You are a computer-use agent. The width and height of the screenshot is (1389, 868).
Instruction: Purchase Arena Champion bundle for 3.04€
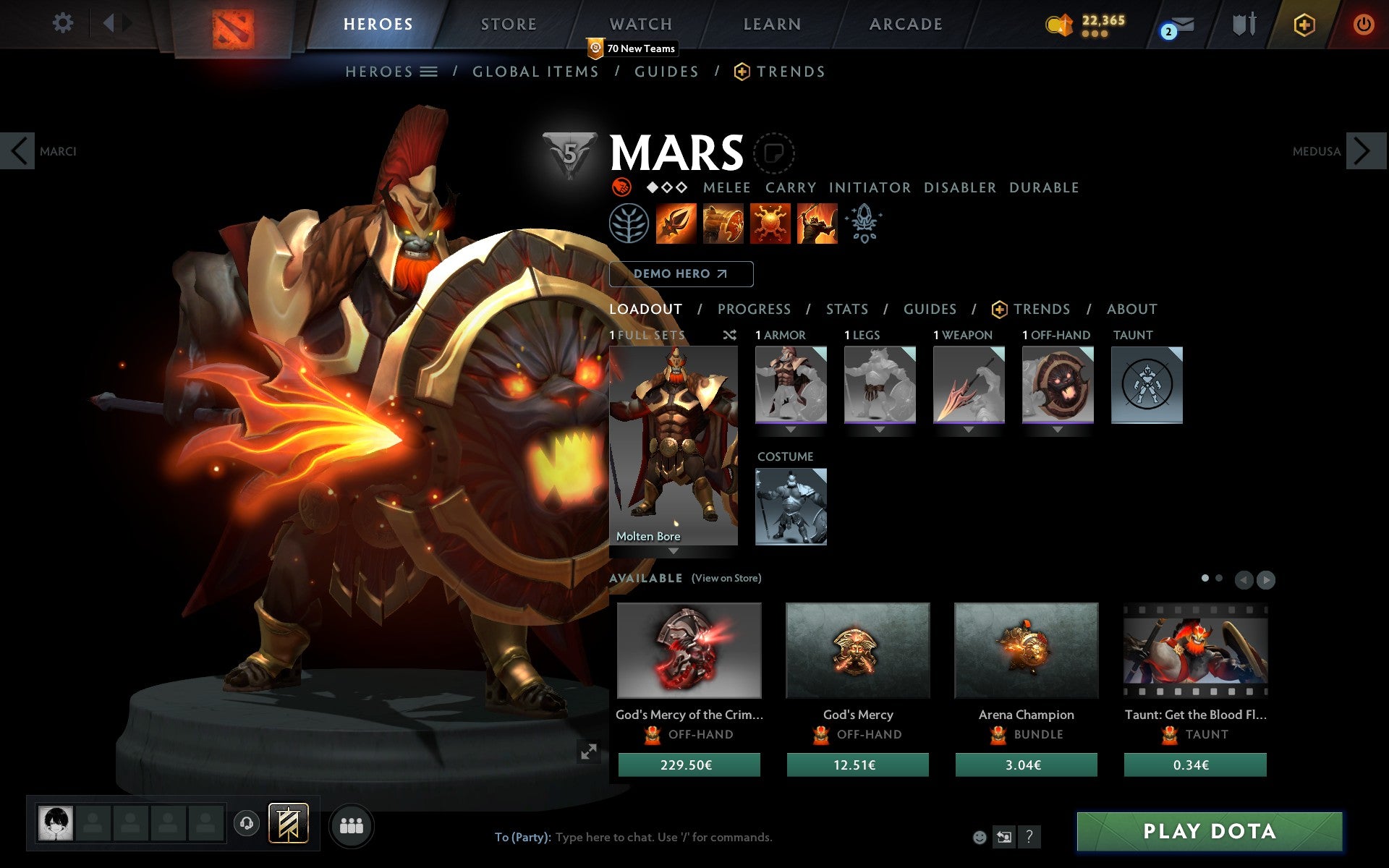(1026, 765)
